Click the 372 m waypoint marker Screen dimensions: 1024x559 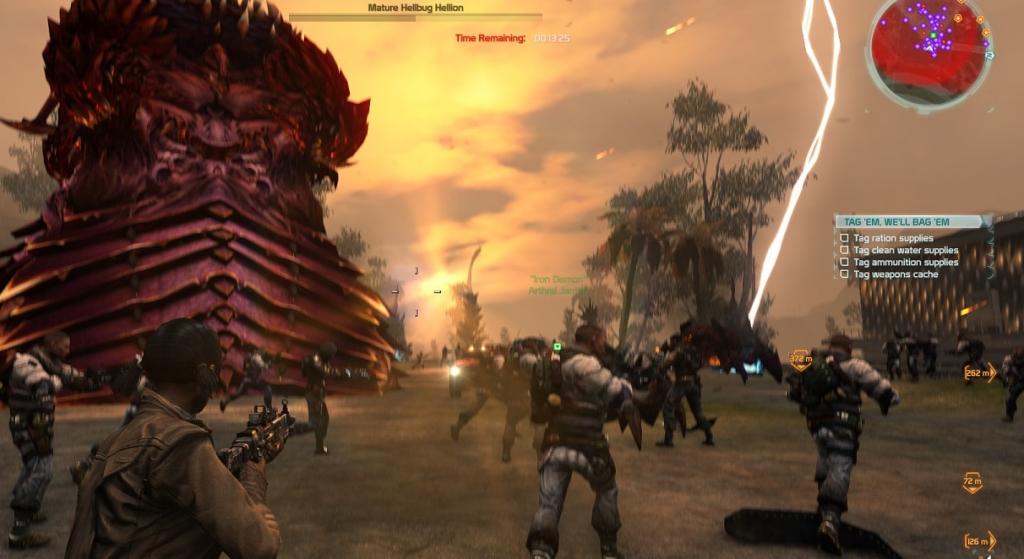(800, 358)
